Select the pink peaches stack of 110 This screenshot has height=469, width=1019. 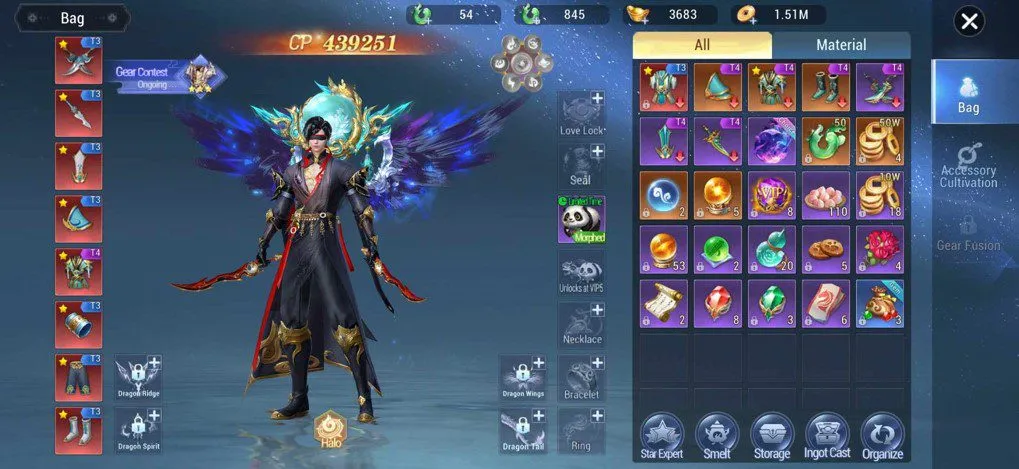point(825,195)
